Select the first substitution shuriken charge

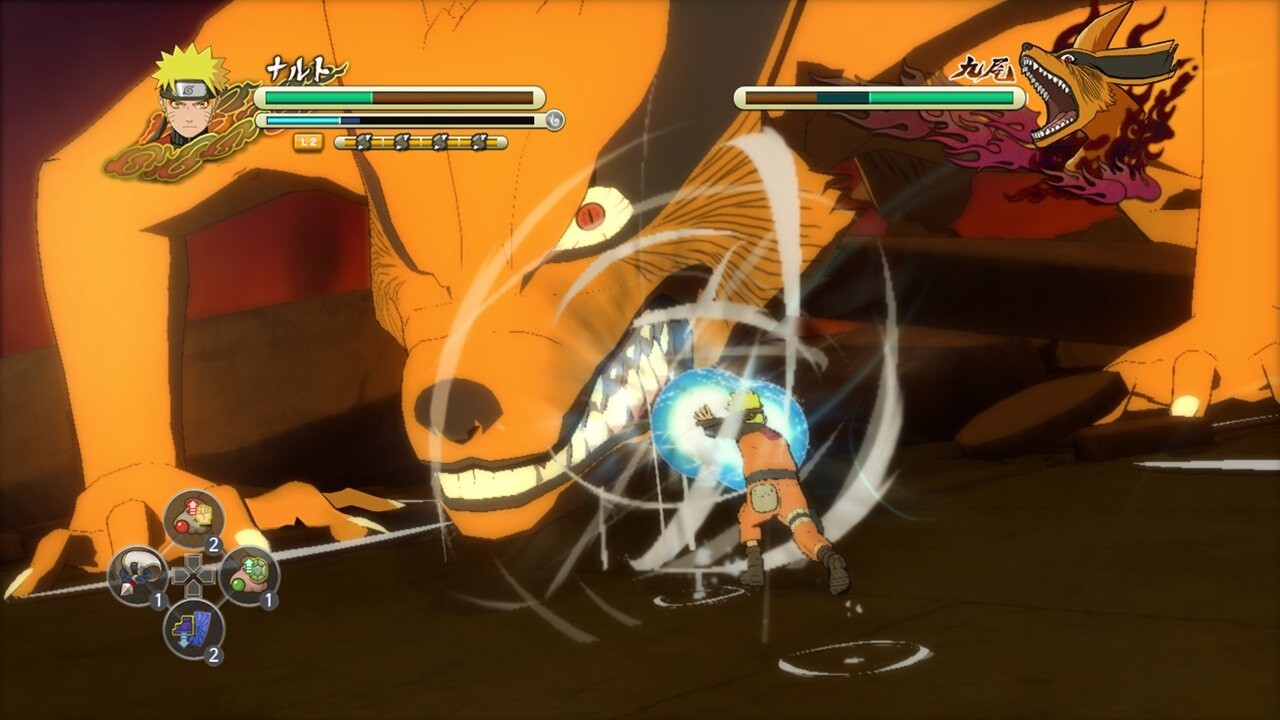pyautogui.click(x=363, y=141)
